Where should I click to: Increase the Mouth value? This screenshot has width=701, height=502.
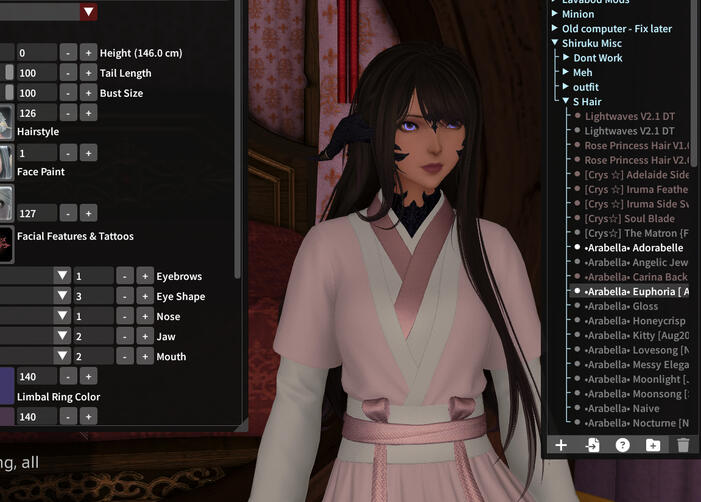click(145, 356)
